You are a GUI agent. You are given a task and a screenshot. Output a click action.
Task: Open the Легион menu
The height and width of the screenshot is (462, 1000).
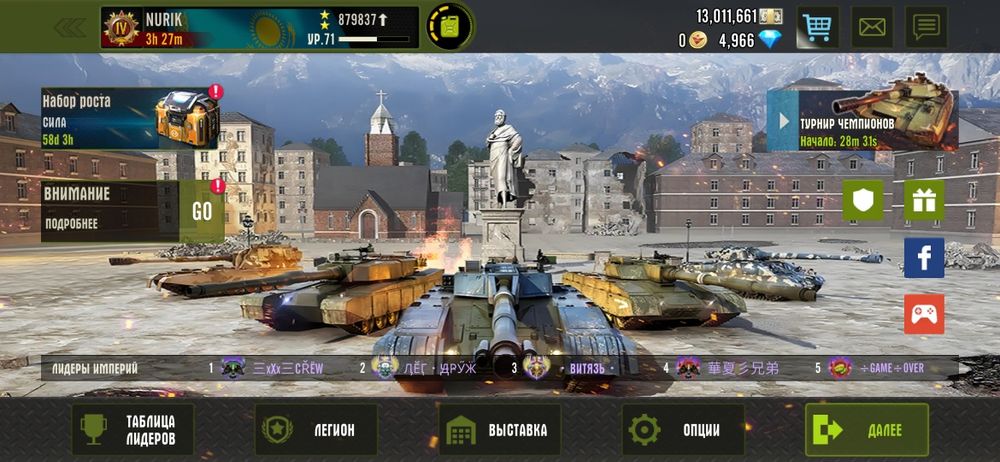click(x=316, y=430)
